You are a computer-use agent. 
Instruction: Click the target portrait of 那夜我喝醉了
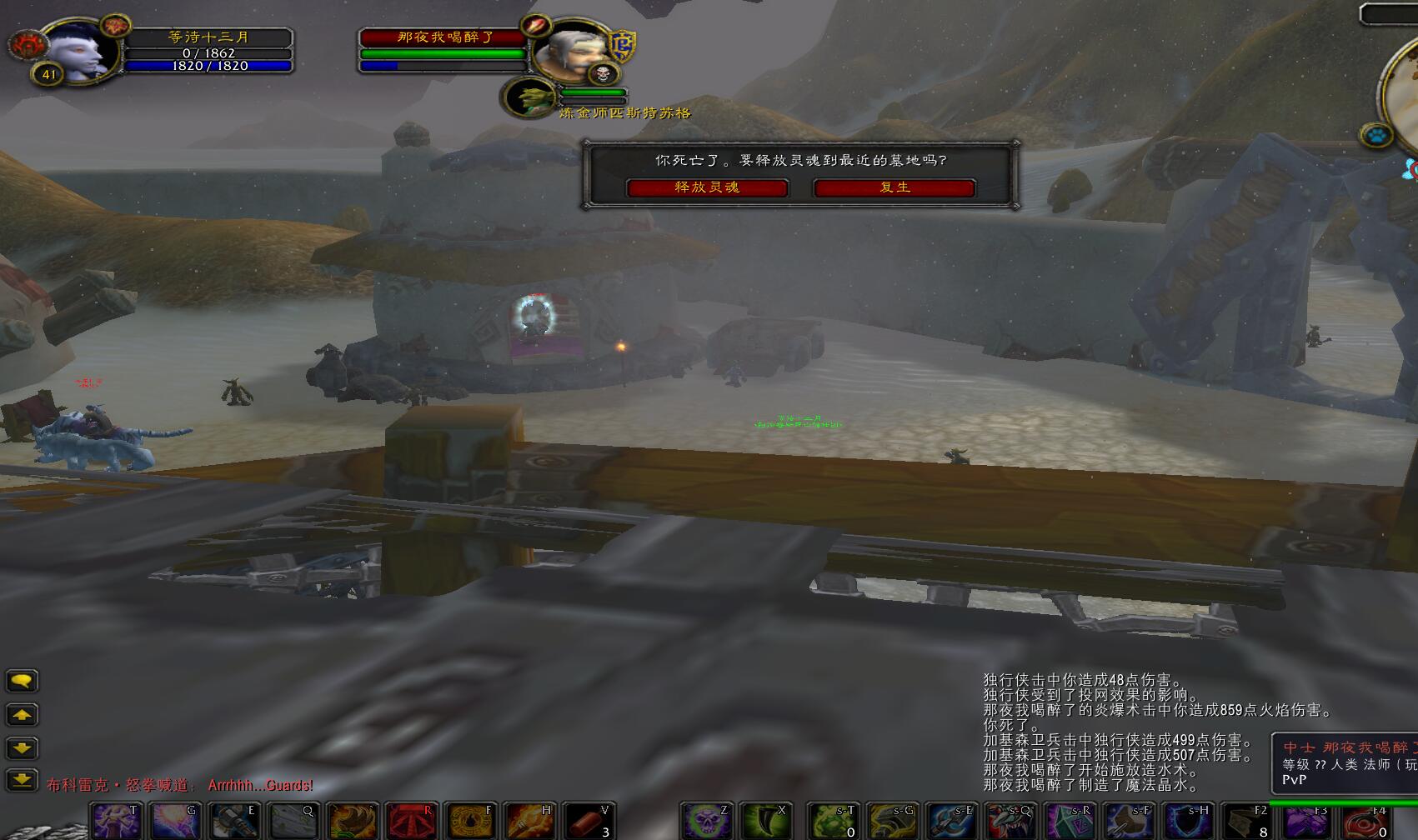(571, 52)
